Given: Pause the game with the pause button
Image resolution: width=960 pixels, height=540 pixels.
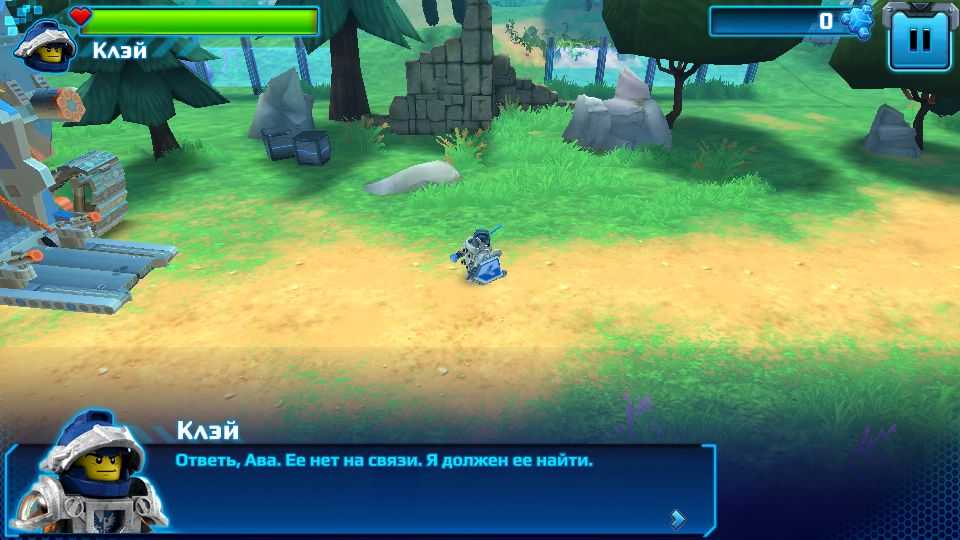Looking at the screenshot, I should pyautogui.click(x=919, y=39).
